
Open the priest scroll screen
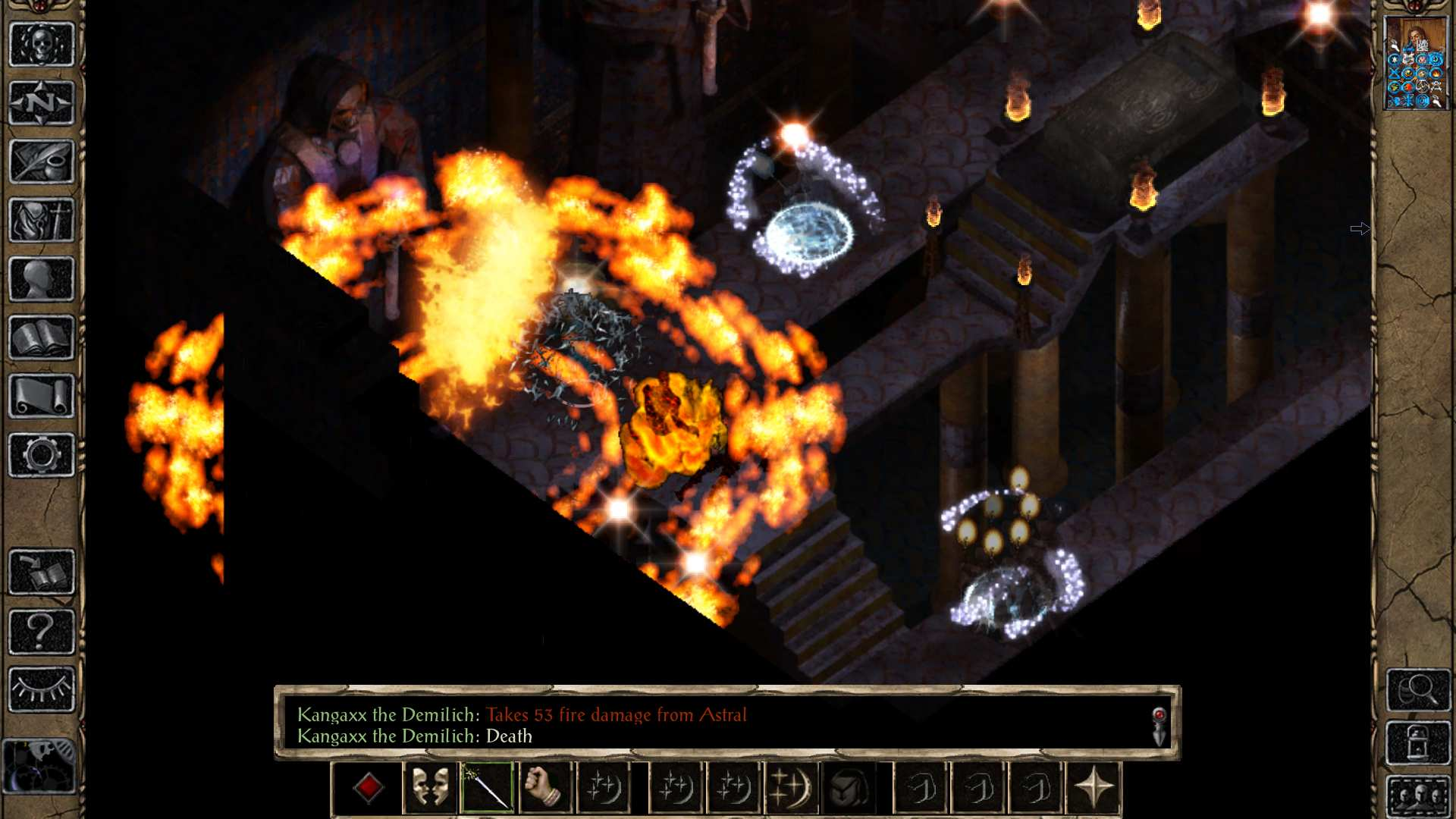coord(42,396)
